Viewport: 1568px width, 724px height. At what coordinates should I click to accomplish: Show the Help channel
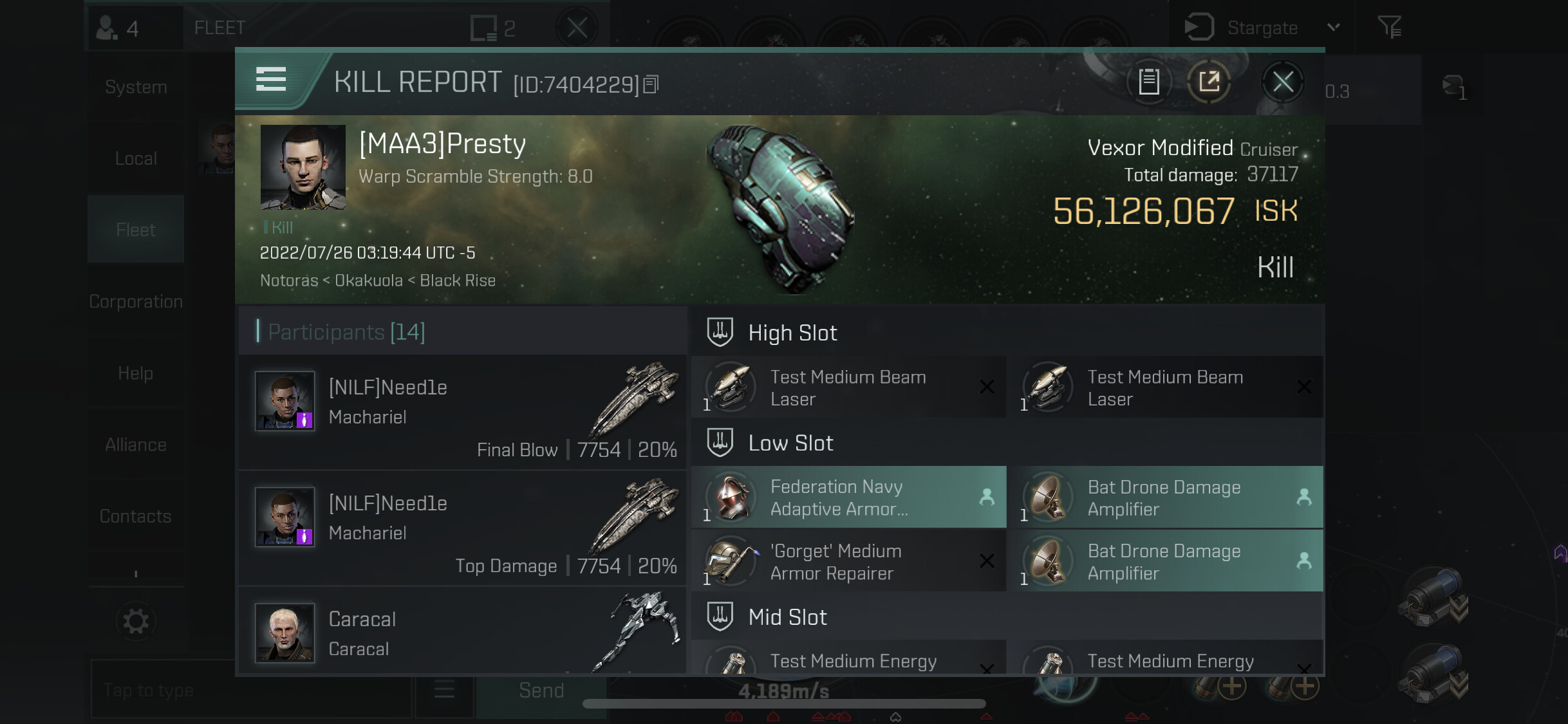pos(136,373)
